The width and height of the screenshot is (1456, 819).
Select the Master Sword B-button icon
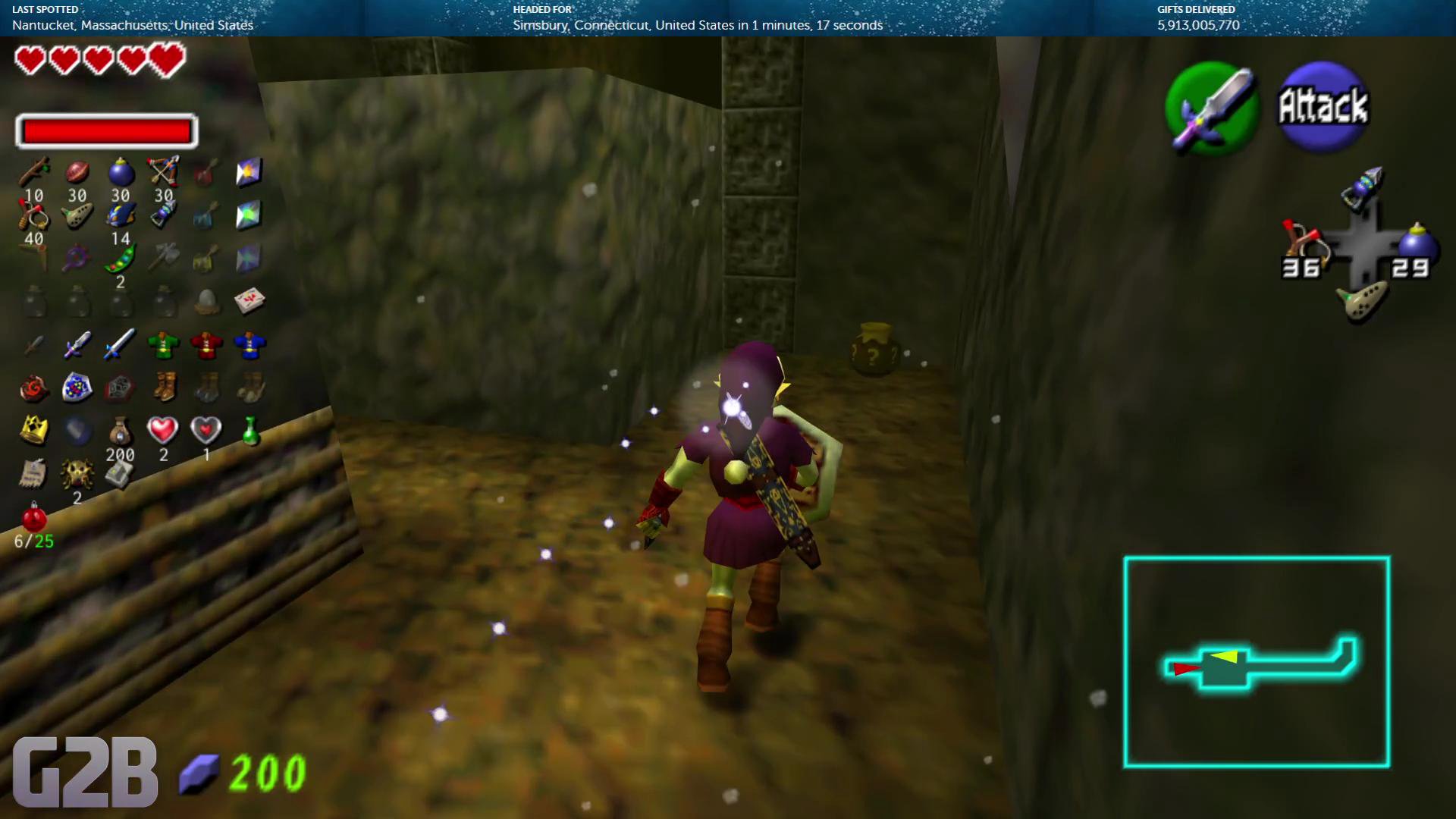click(1211, 107)
